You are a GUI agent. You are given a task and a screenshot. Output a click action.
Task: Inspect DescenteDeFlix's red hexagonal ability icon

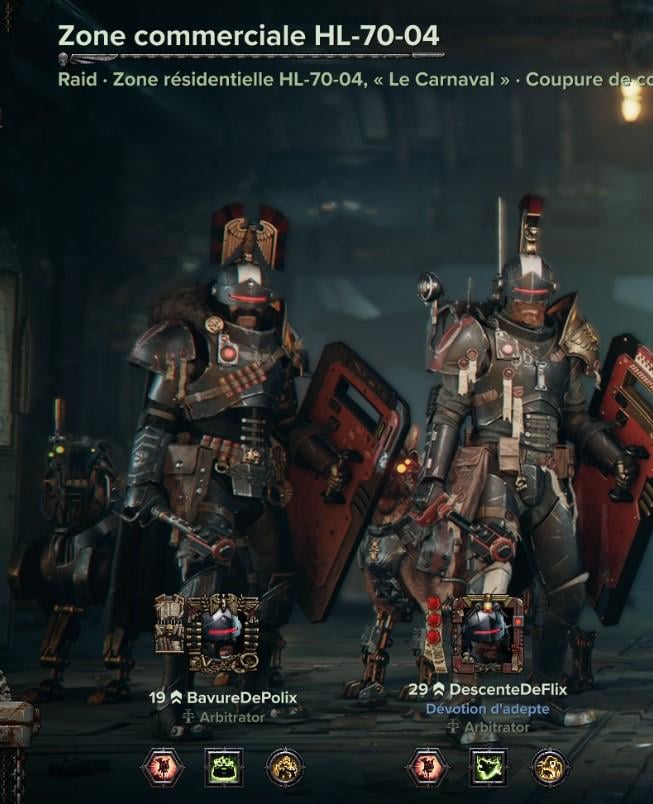426,767
